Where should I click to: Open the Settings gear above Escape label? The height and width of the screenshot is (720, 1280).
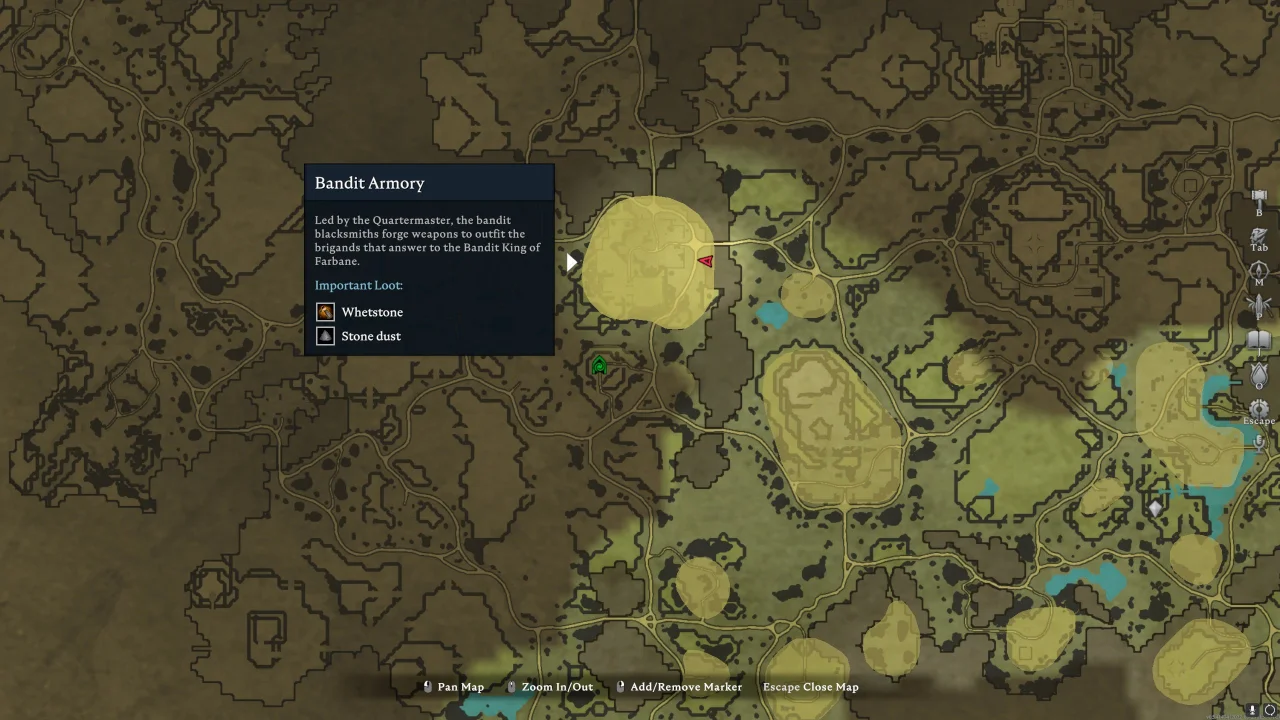pos(1259,406)
